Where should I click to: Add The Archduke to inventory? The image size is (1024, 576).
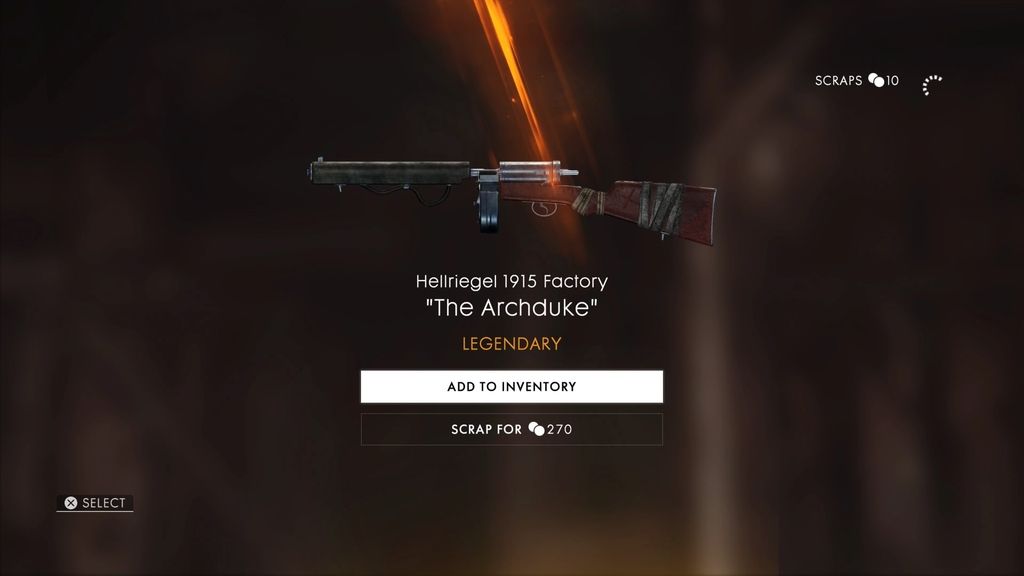(x=511, y=387)
